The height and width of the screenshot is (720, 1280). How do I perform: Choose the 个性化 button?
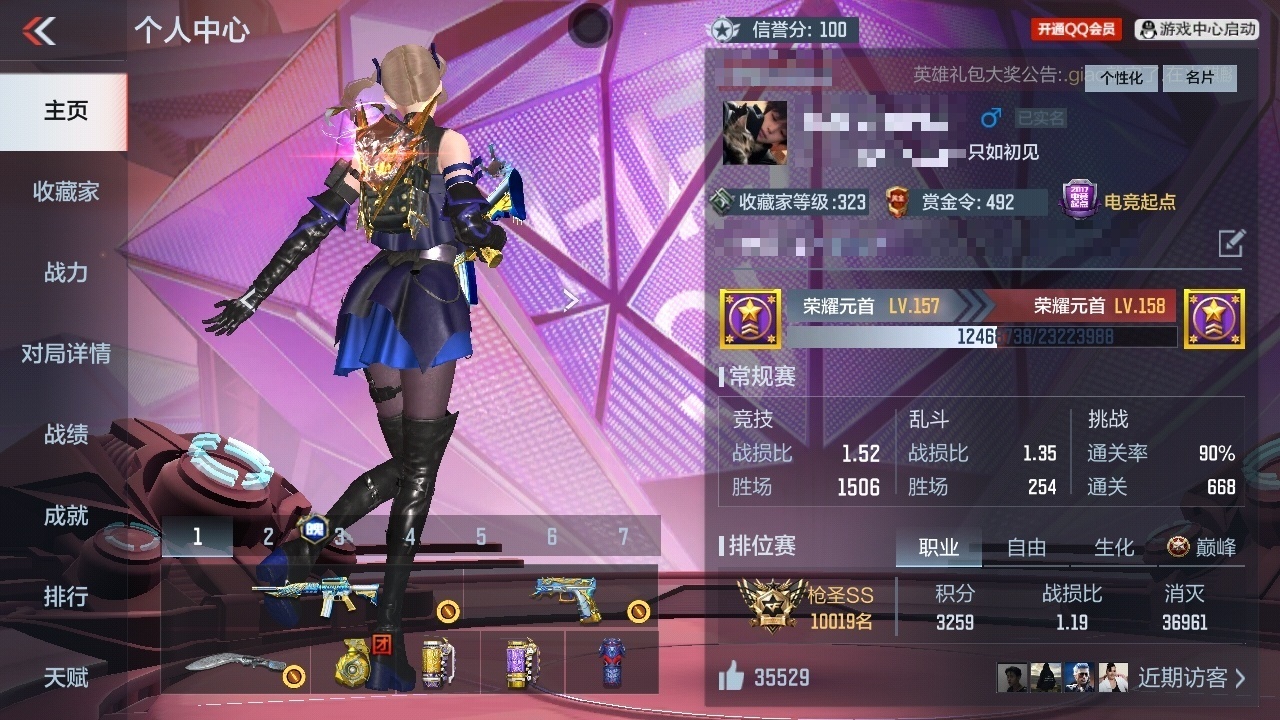[x=1121, y=78]
